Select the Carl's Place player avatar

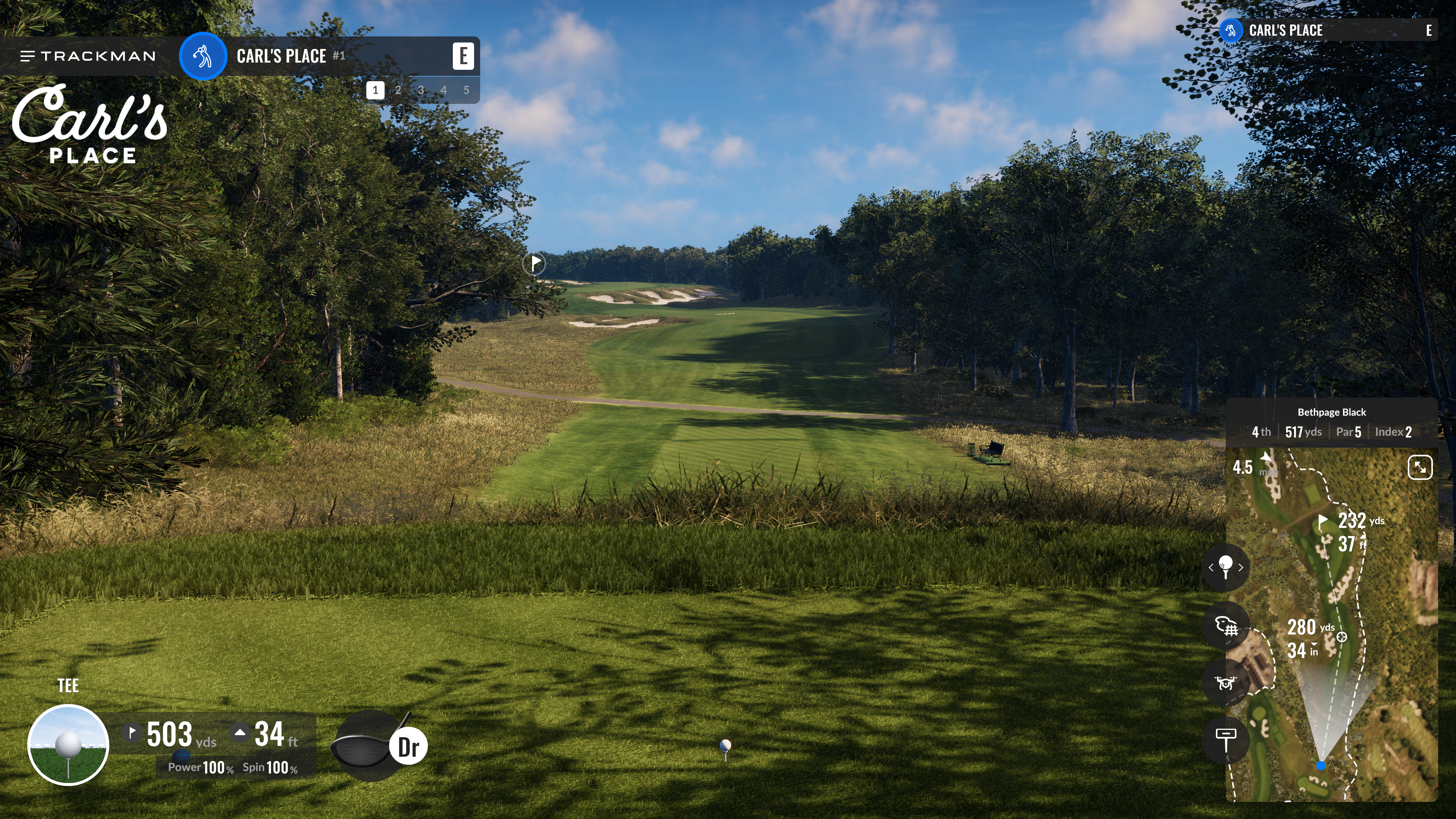[x=203, y=56]
